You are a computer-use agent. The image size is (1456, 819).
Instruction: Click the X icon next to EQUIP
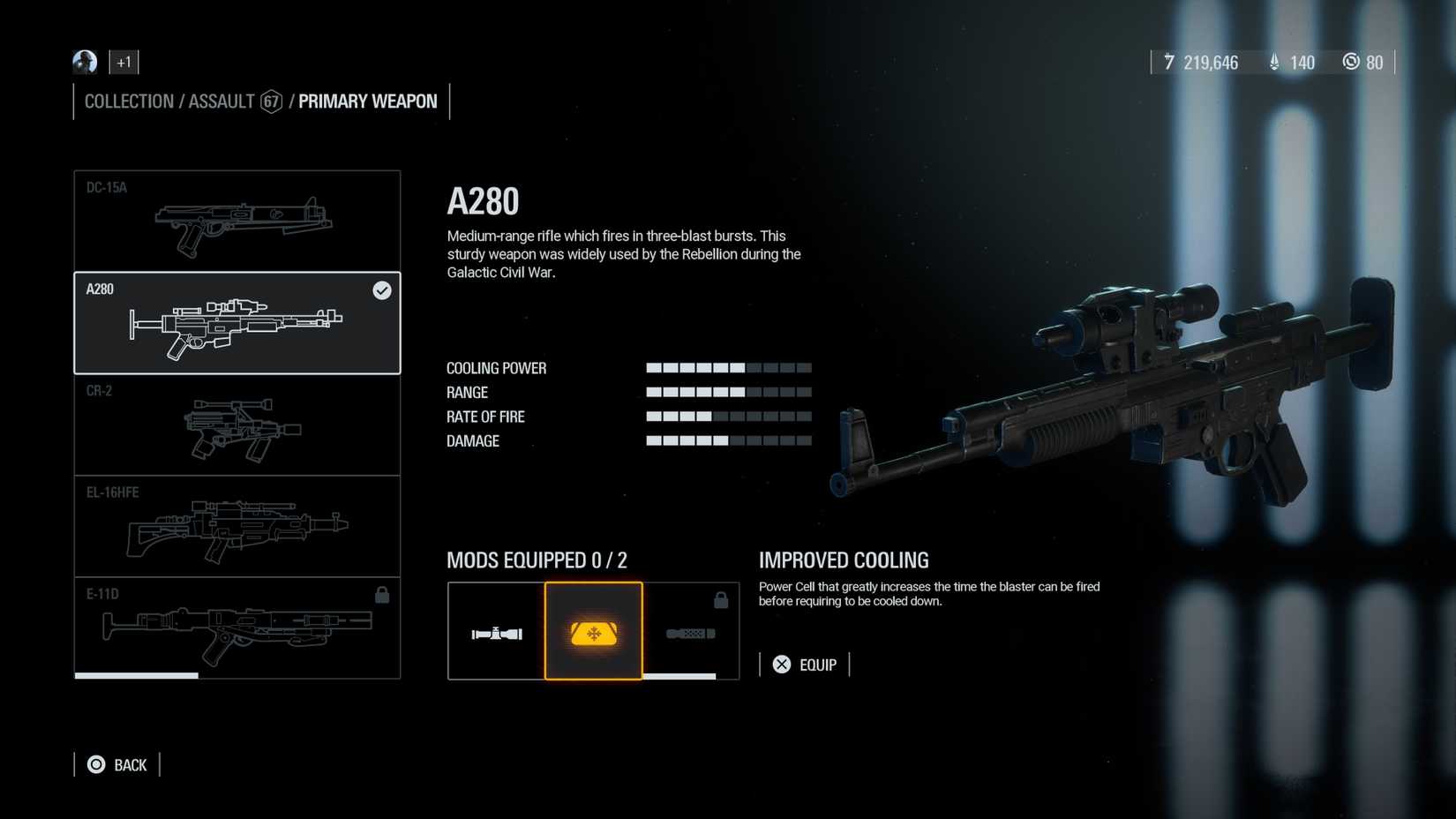[x=780, y=664]
